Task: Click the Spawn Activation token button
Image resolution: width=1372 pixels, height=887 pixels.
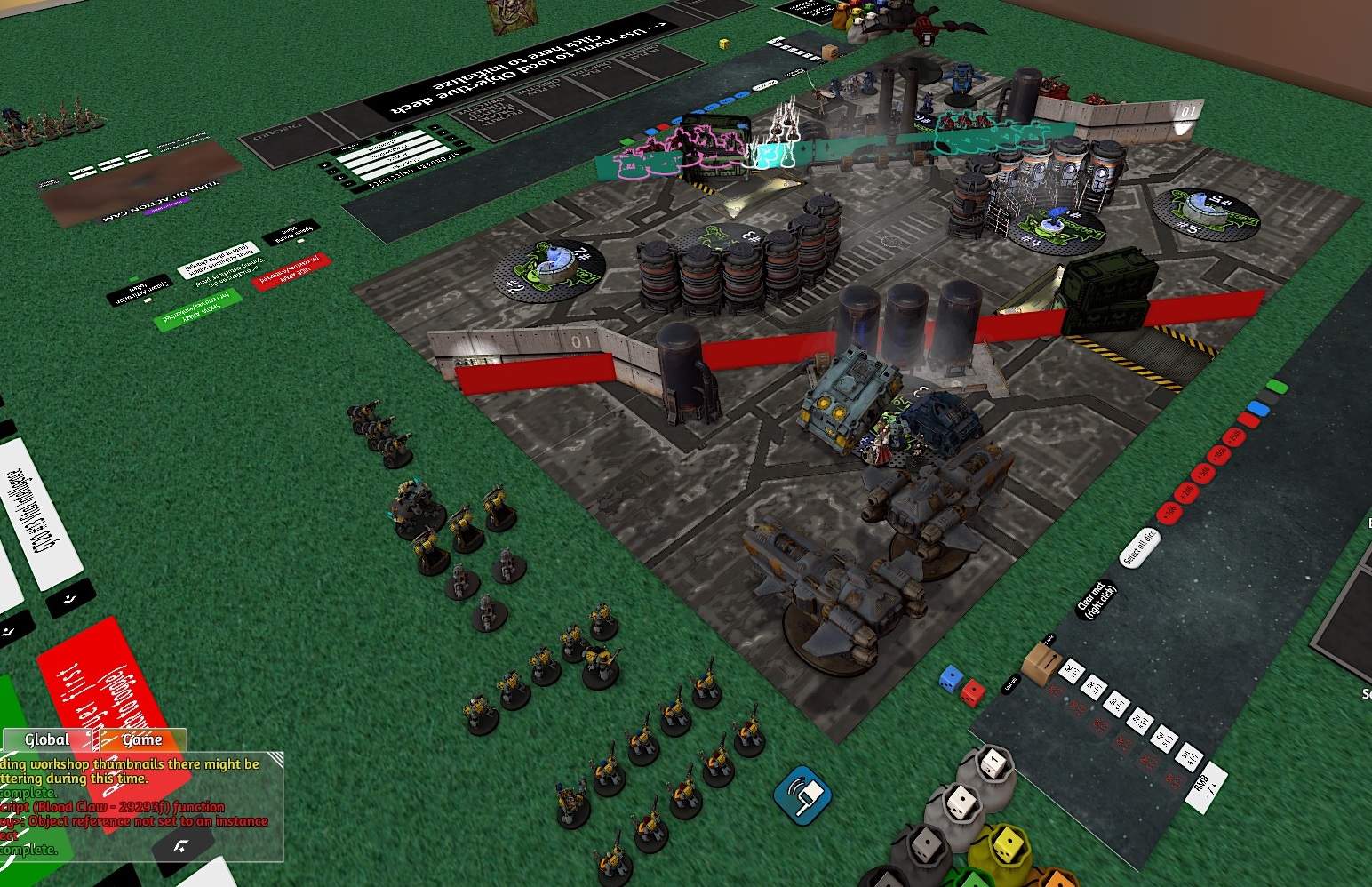Action: (140, 291)
